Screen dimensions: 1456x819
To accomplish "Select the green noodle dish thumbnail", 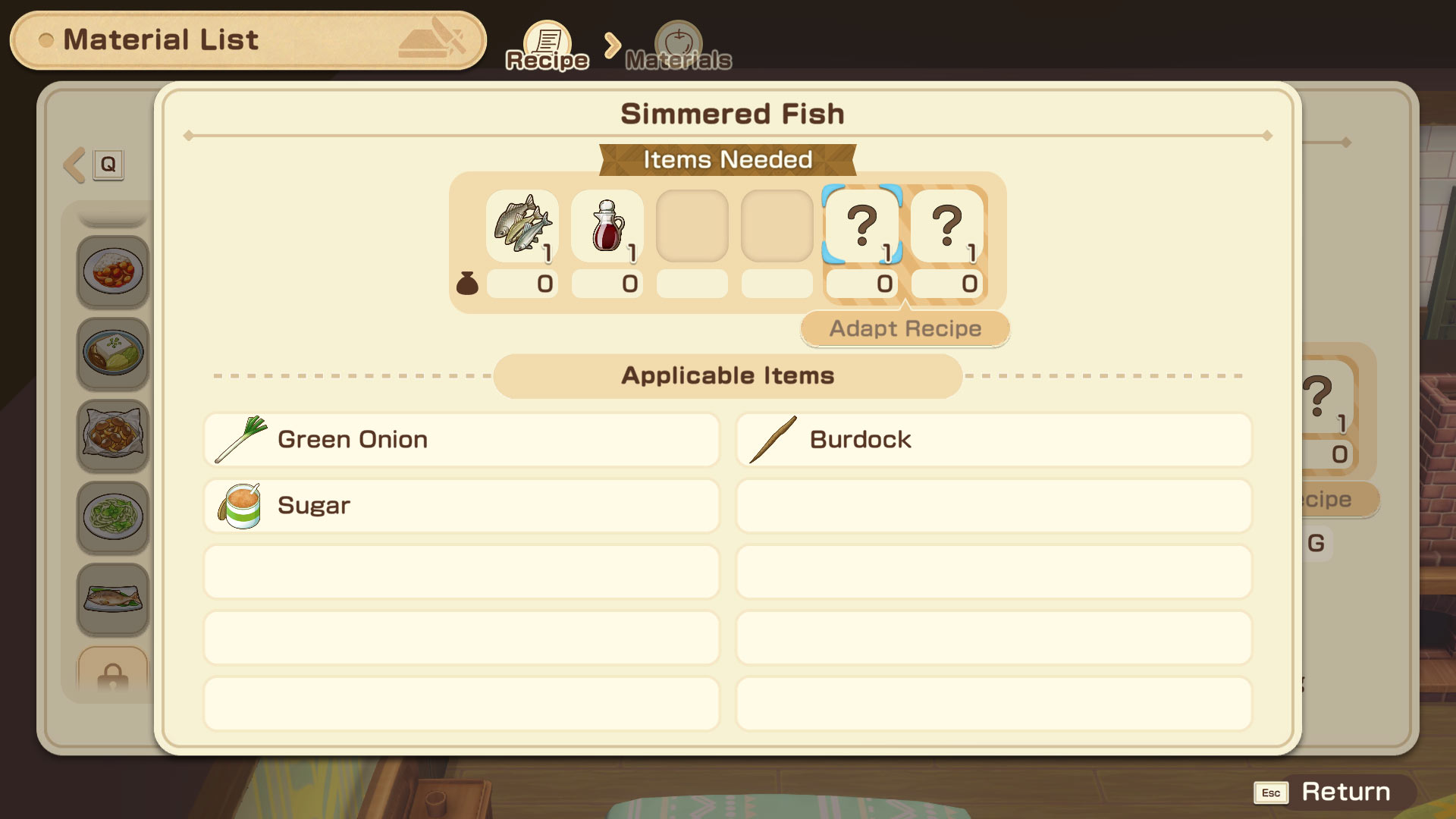I will (113, 517).
